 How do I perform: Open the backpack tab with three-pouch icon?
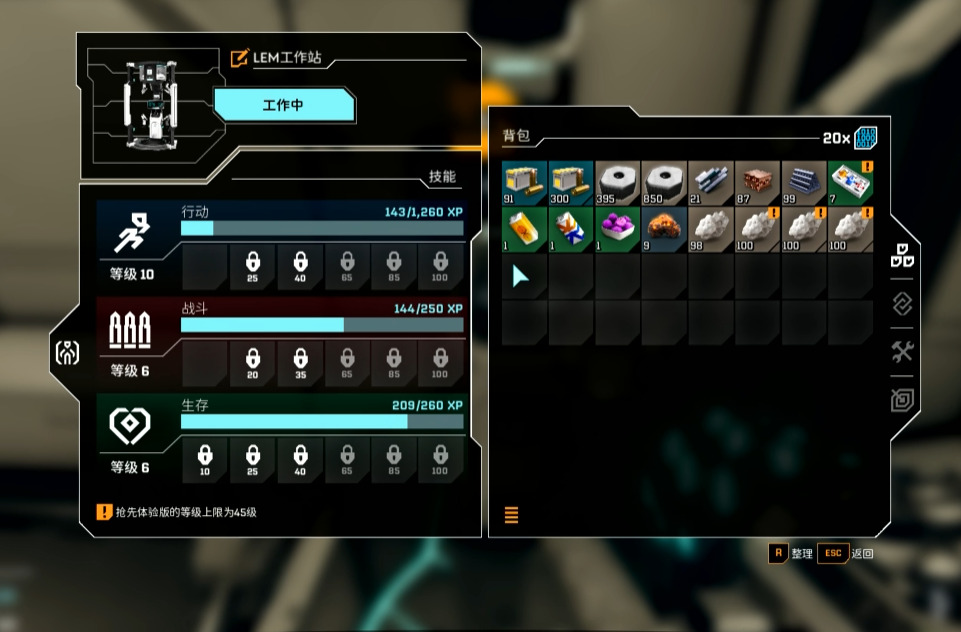(903, 255)
